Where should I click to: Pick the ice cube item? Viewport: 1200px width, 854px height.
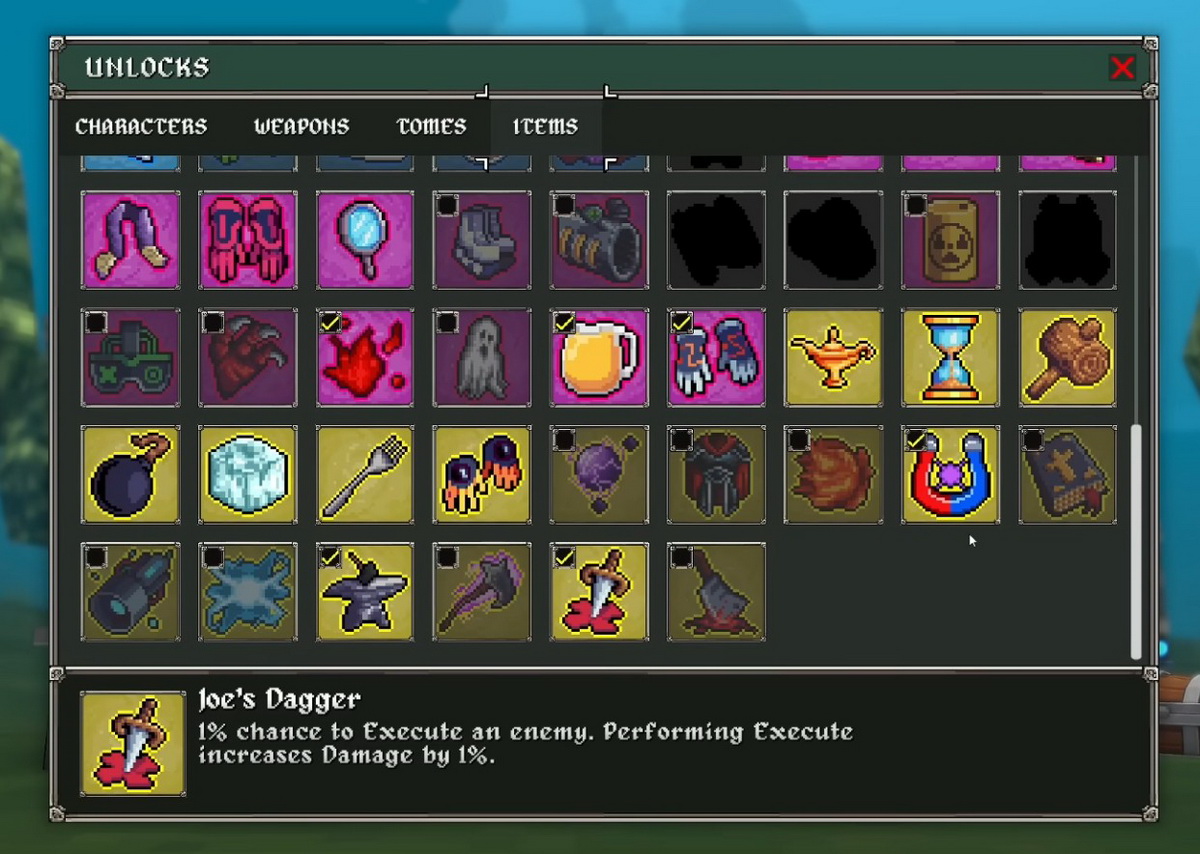coord(248,474)
